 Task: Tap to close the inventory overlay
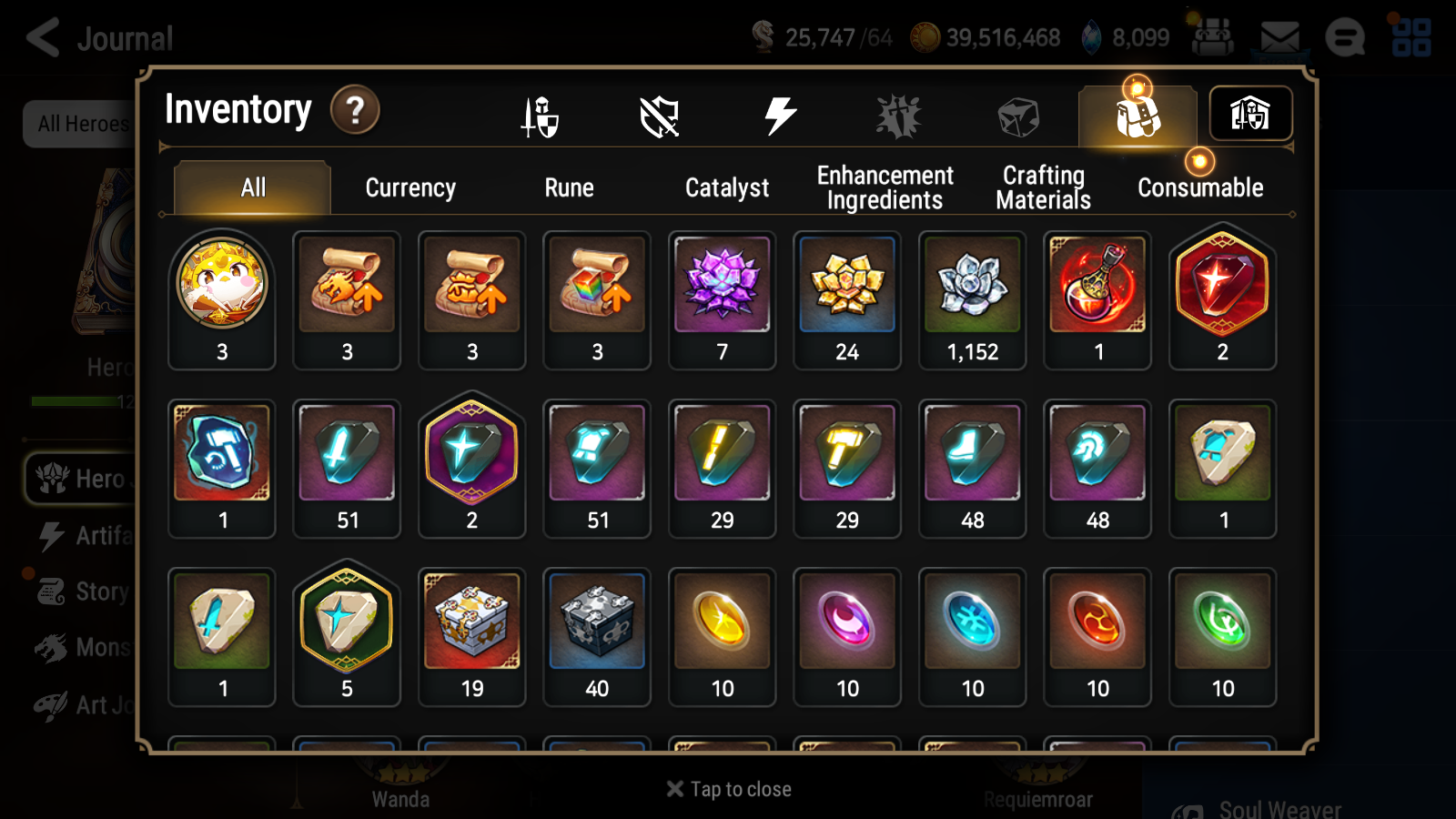coord(727,789)
